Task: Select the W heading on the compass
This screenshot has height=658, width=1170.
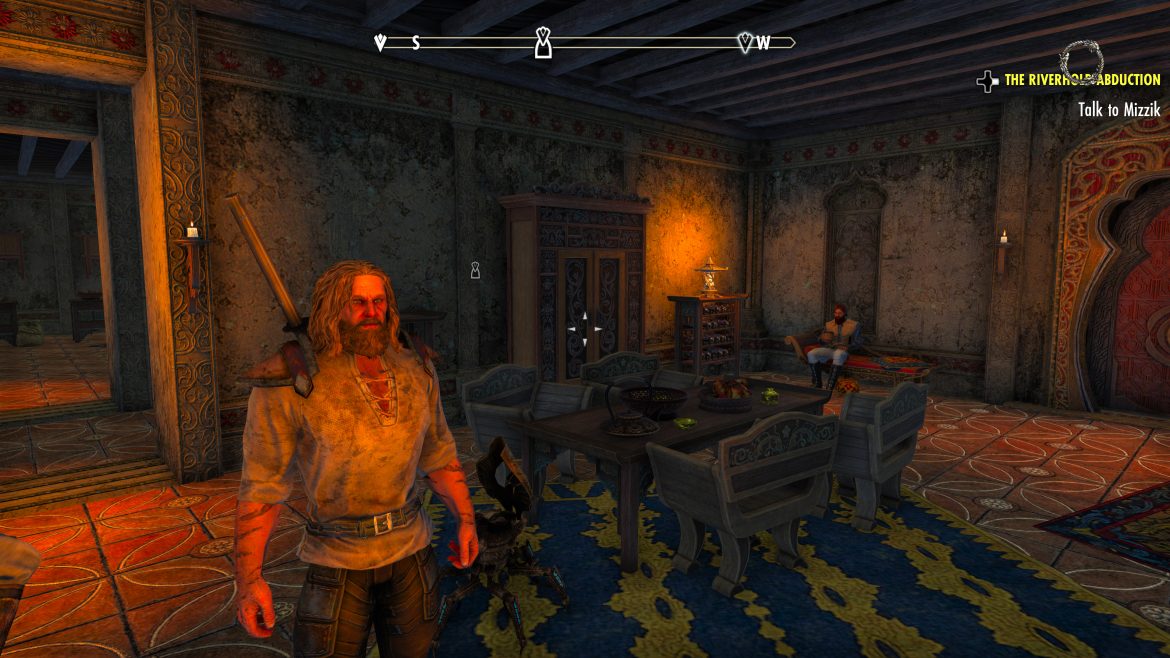Action: pyautogui.click(x=763, y=43)
